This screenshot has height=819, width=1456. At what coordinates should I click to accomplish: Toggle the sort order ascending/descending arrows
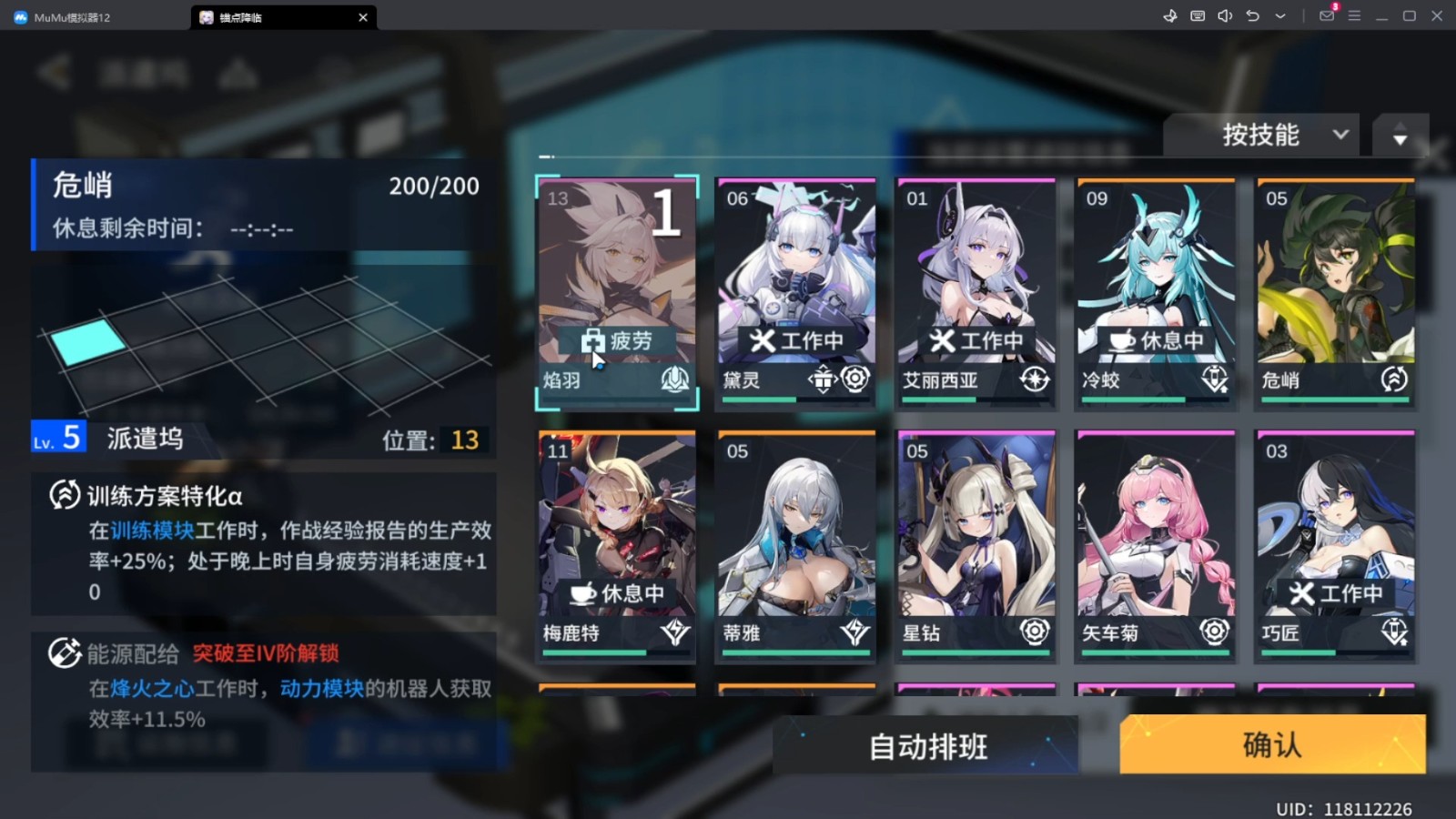tap(1400, 136)
